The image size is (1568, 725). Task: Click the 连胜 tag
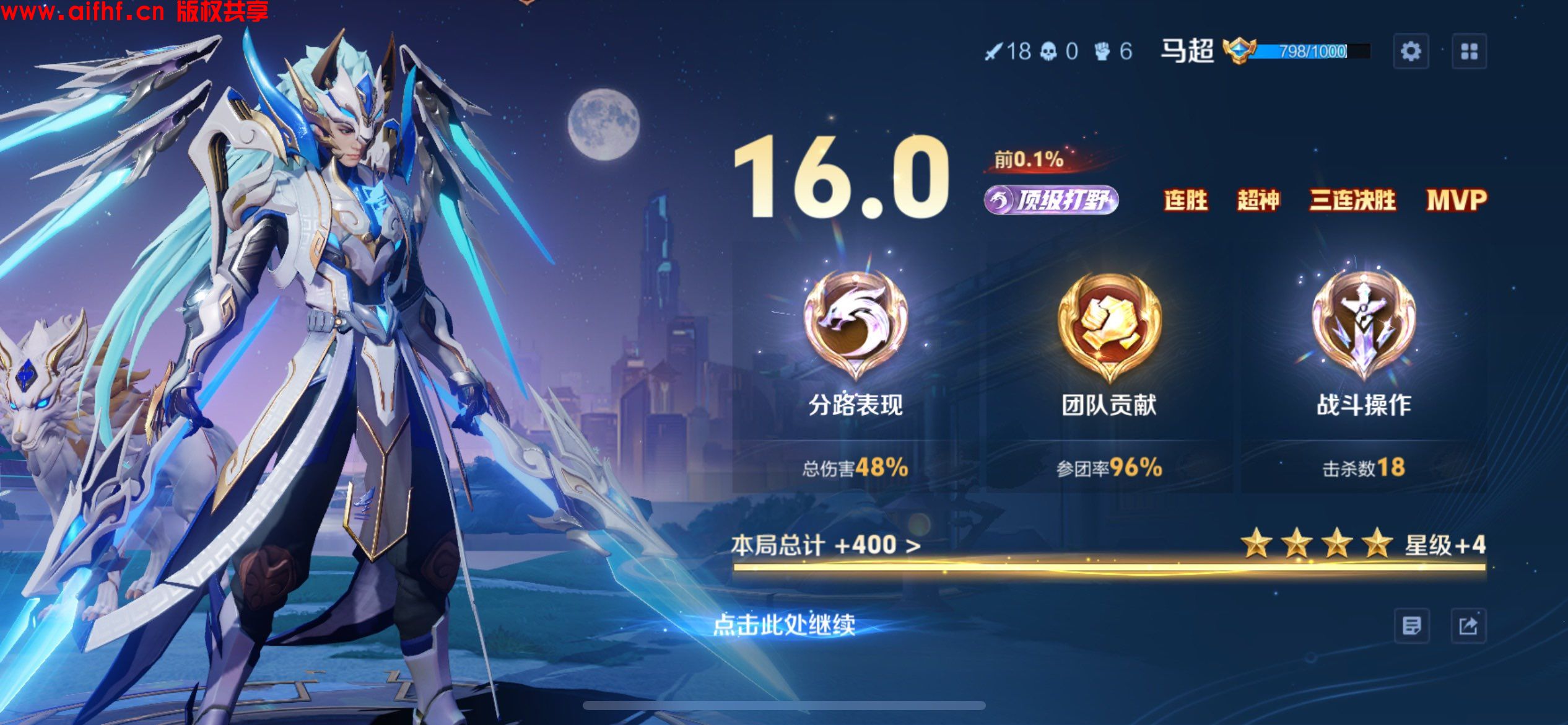point(1186,200)
